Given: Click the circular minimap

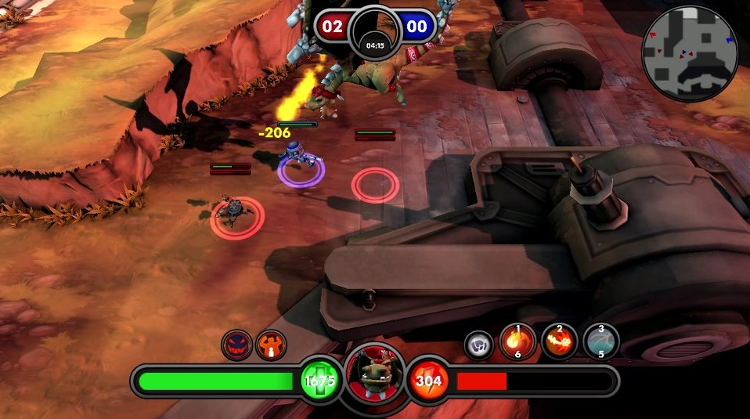Looking at the screenshot, I should point(690,53).
